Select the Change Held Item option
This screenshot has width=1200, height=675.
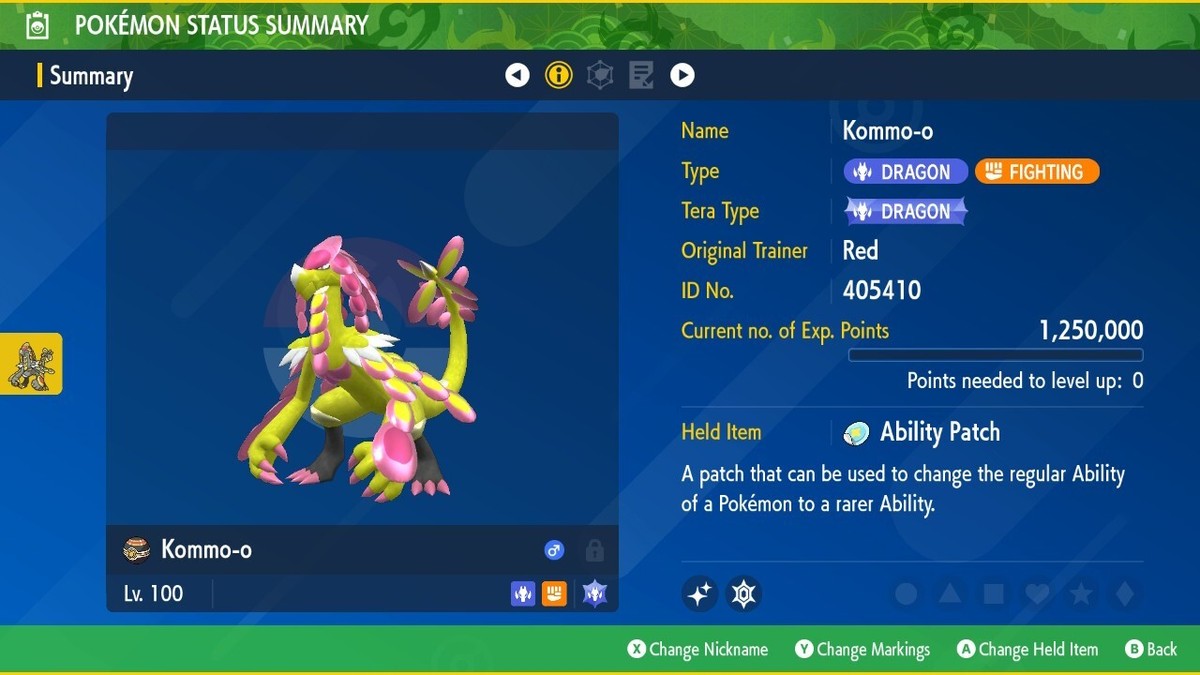coord(1027,650)
